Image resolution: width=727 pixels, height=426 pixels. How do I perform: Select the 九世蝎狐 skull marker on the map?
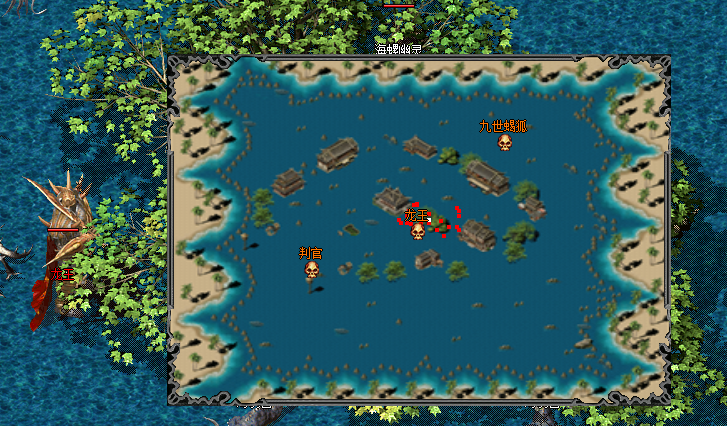[x=504, y=143]
